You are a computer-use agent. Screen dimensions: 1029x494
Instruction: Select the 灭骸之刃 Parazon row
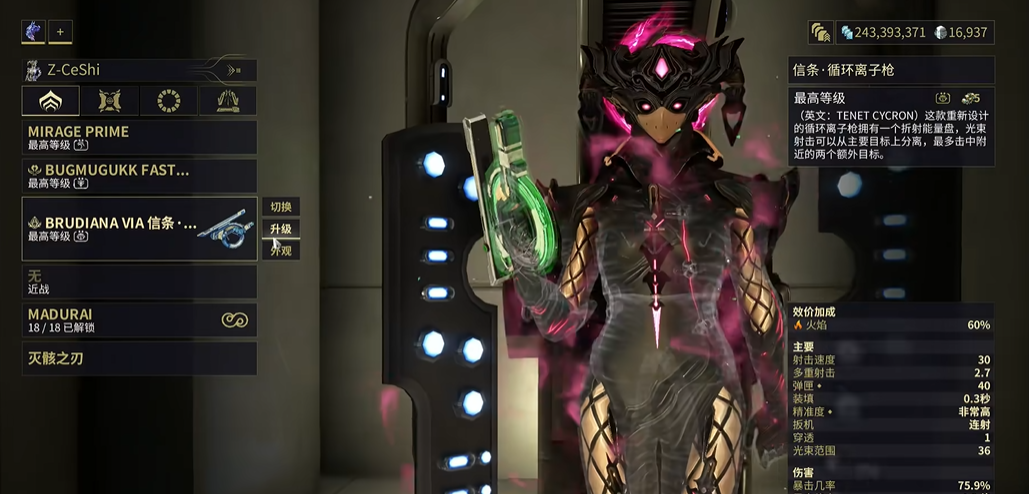139,358
